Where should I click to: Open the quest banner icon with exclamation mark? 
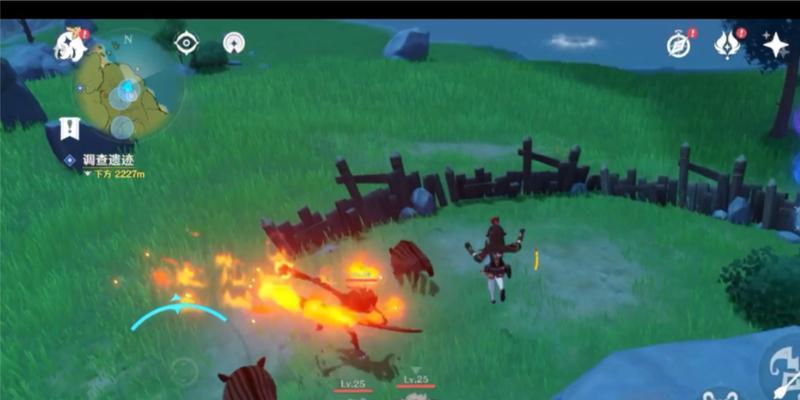tap(70, 130)
